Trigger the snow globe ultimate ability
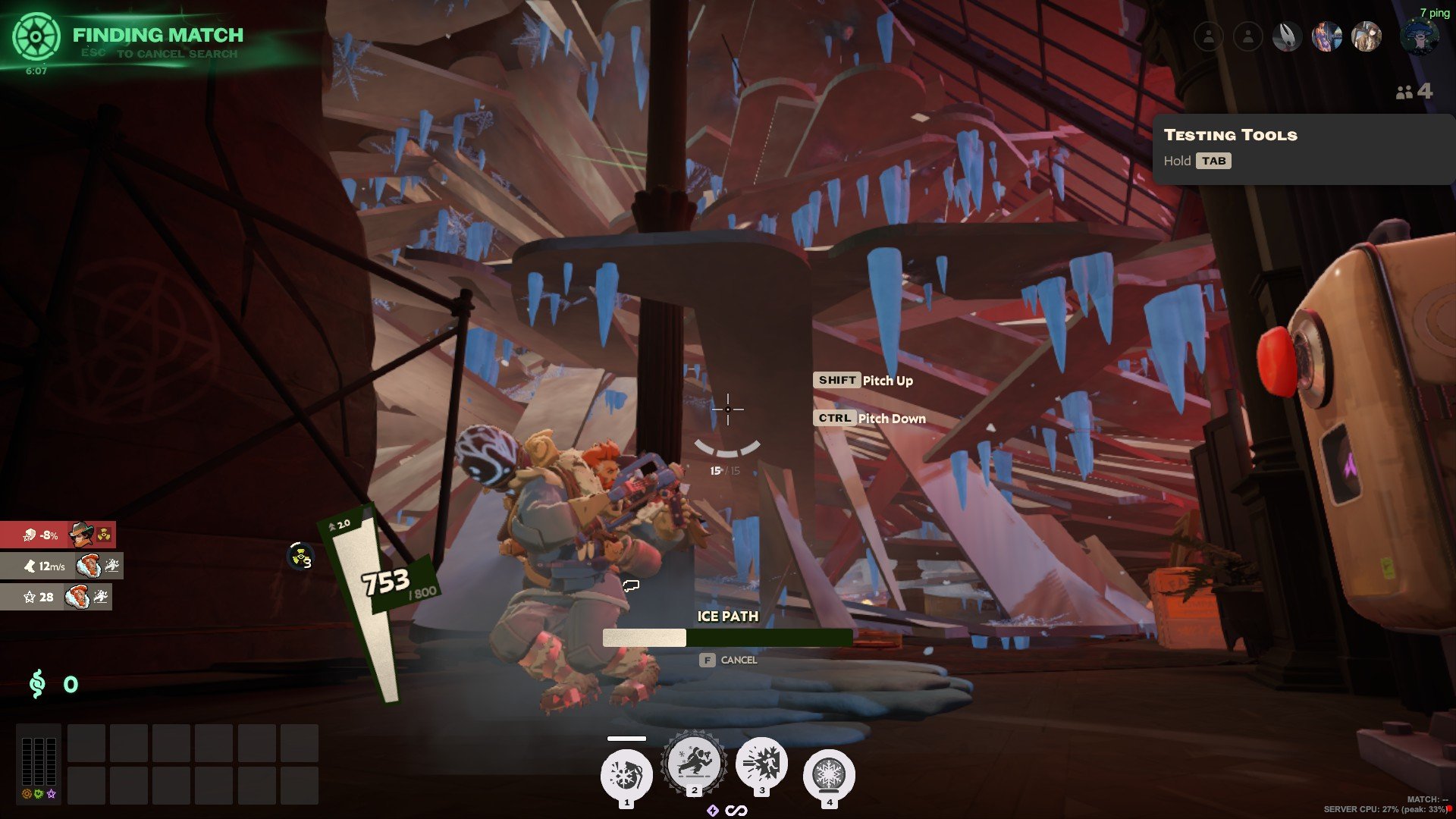The height and width of the screenshot is (819, 1456). 829,775
